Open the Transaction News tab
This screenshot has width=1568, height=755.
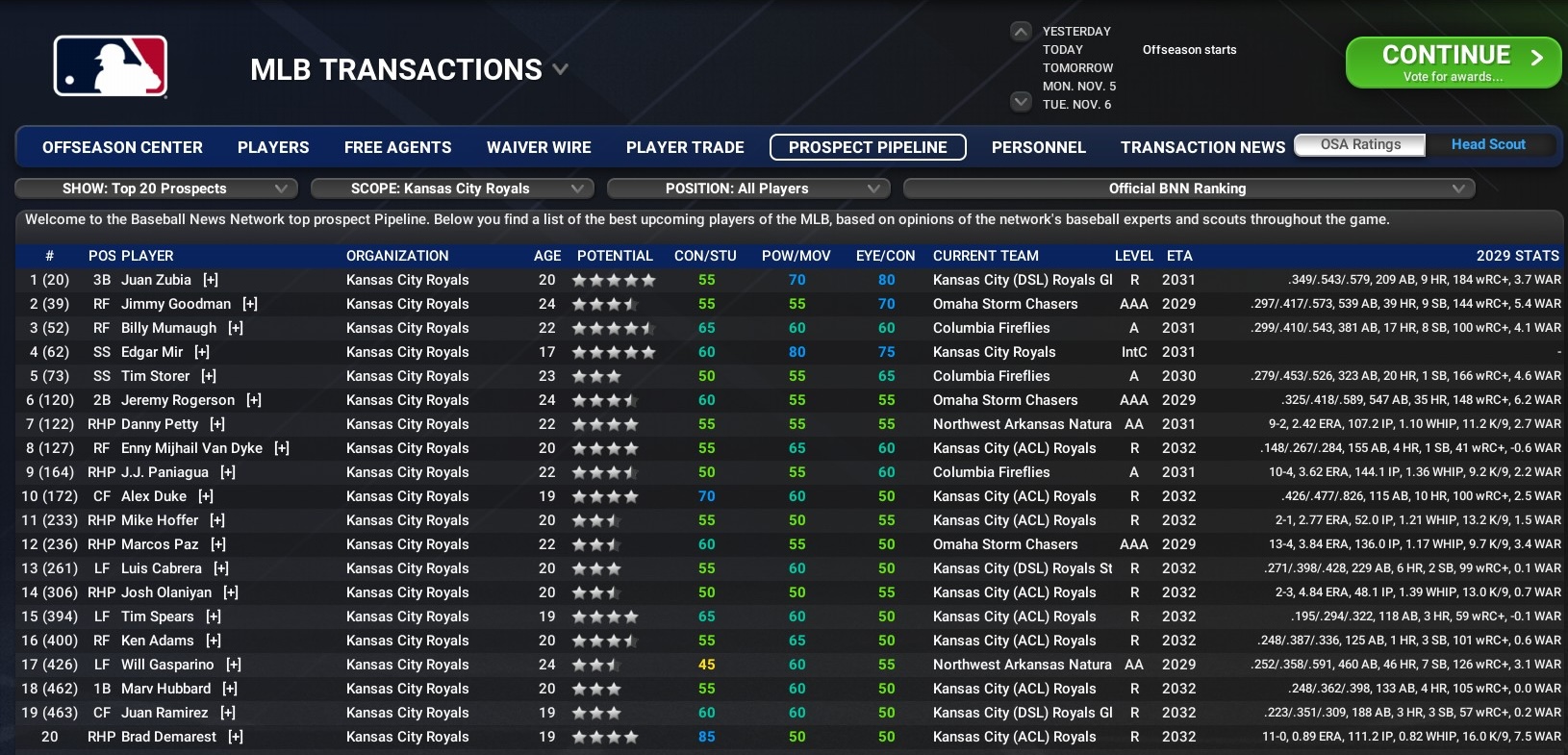[1202, 147]
